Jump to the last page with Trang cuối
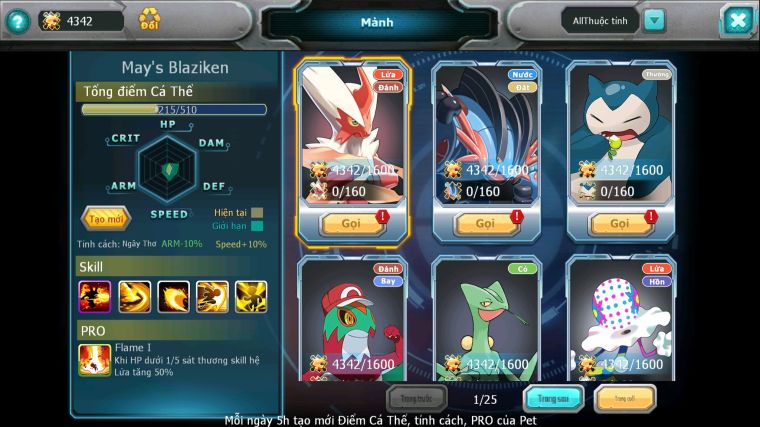 click(625, 399)
